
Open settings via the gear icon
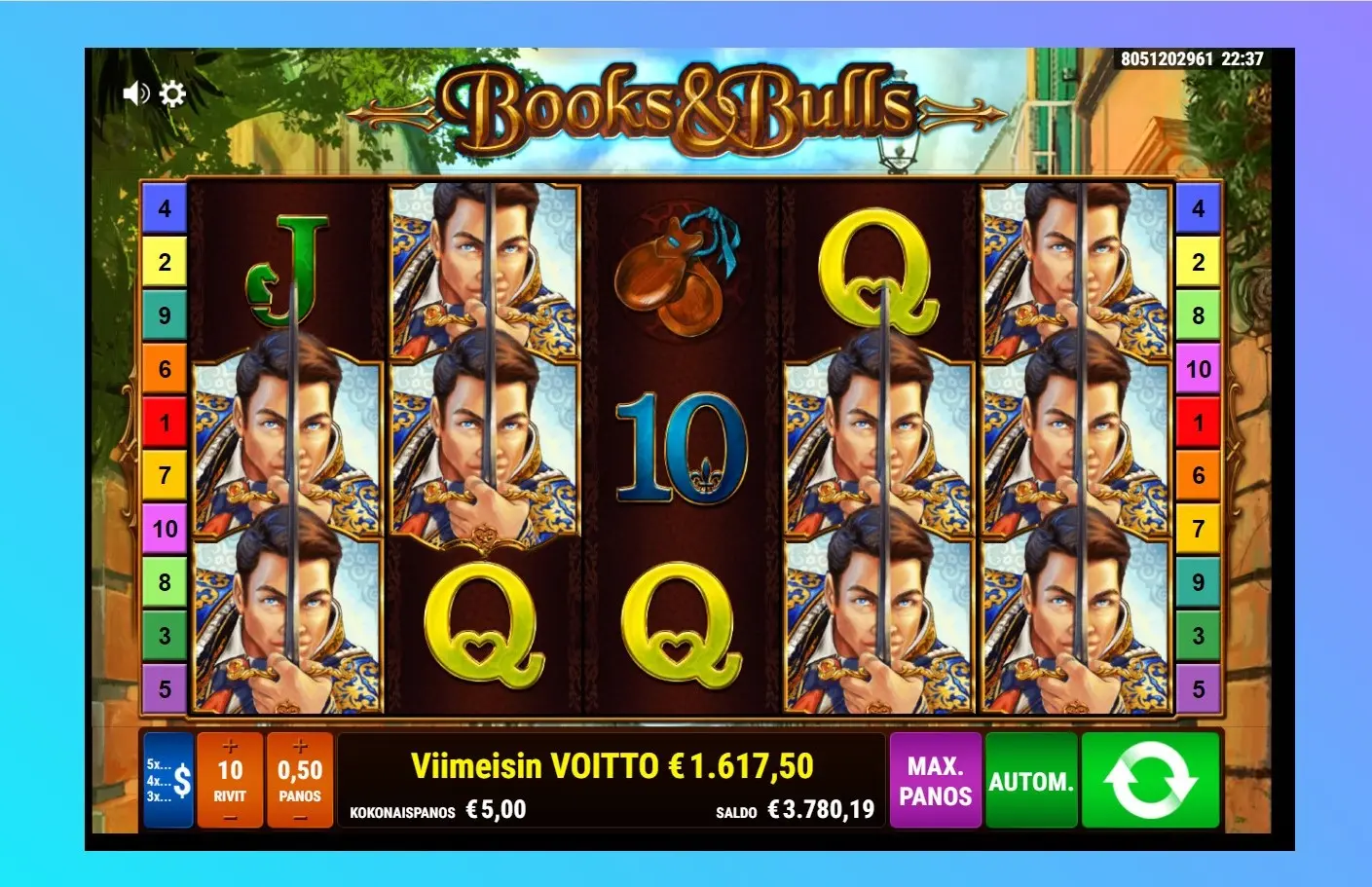pyautogui.click(x=172, y=93)
